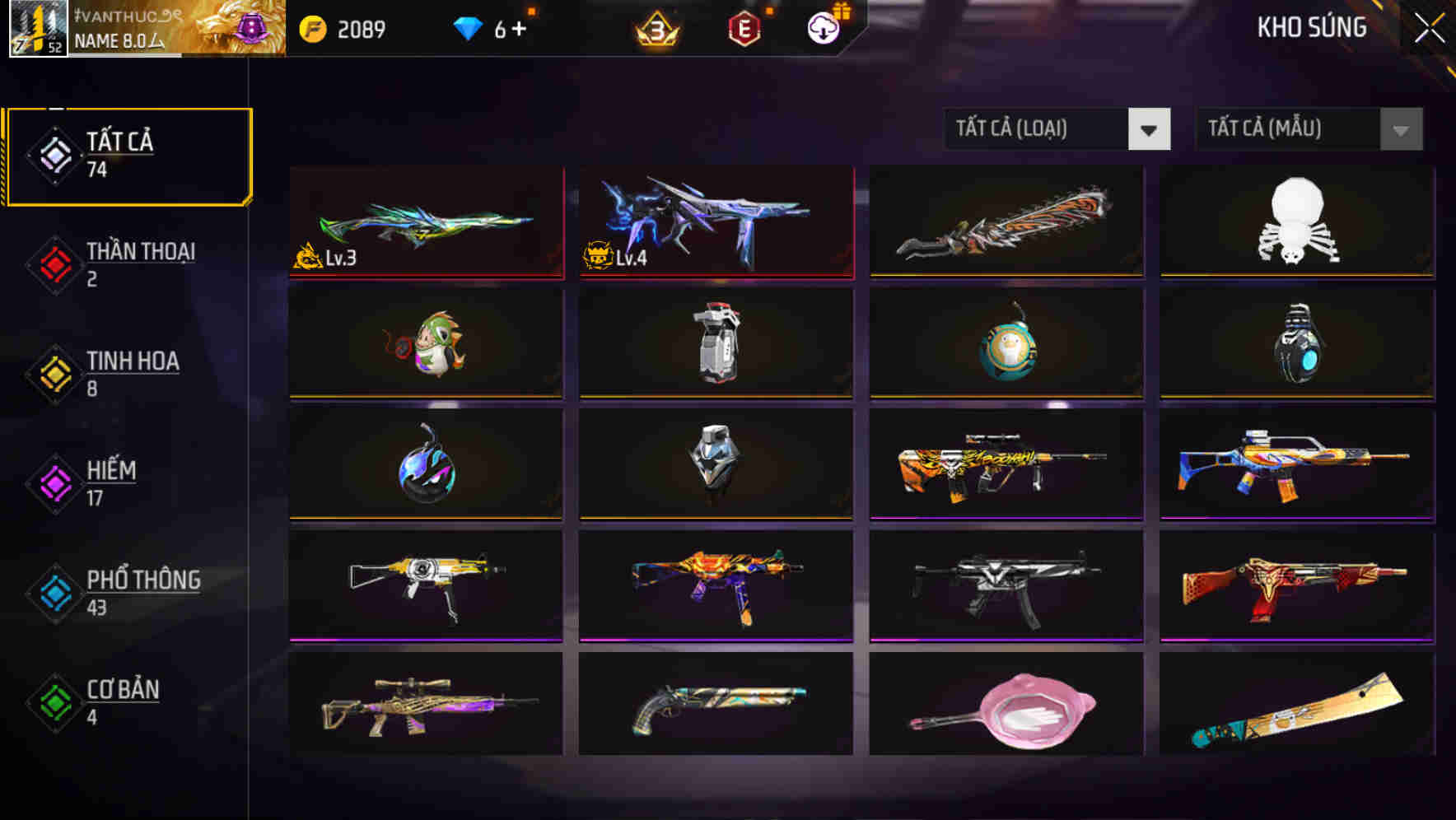Expand the weapon type dropdown arrow
The height and width of the screenshot is (820, 1456).
(x=1151, y=129)
